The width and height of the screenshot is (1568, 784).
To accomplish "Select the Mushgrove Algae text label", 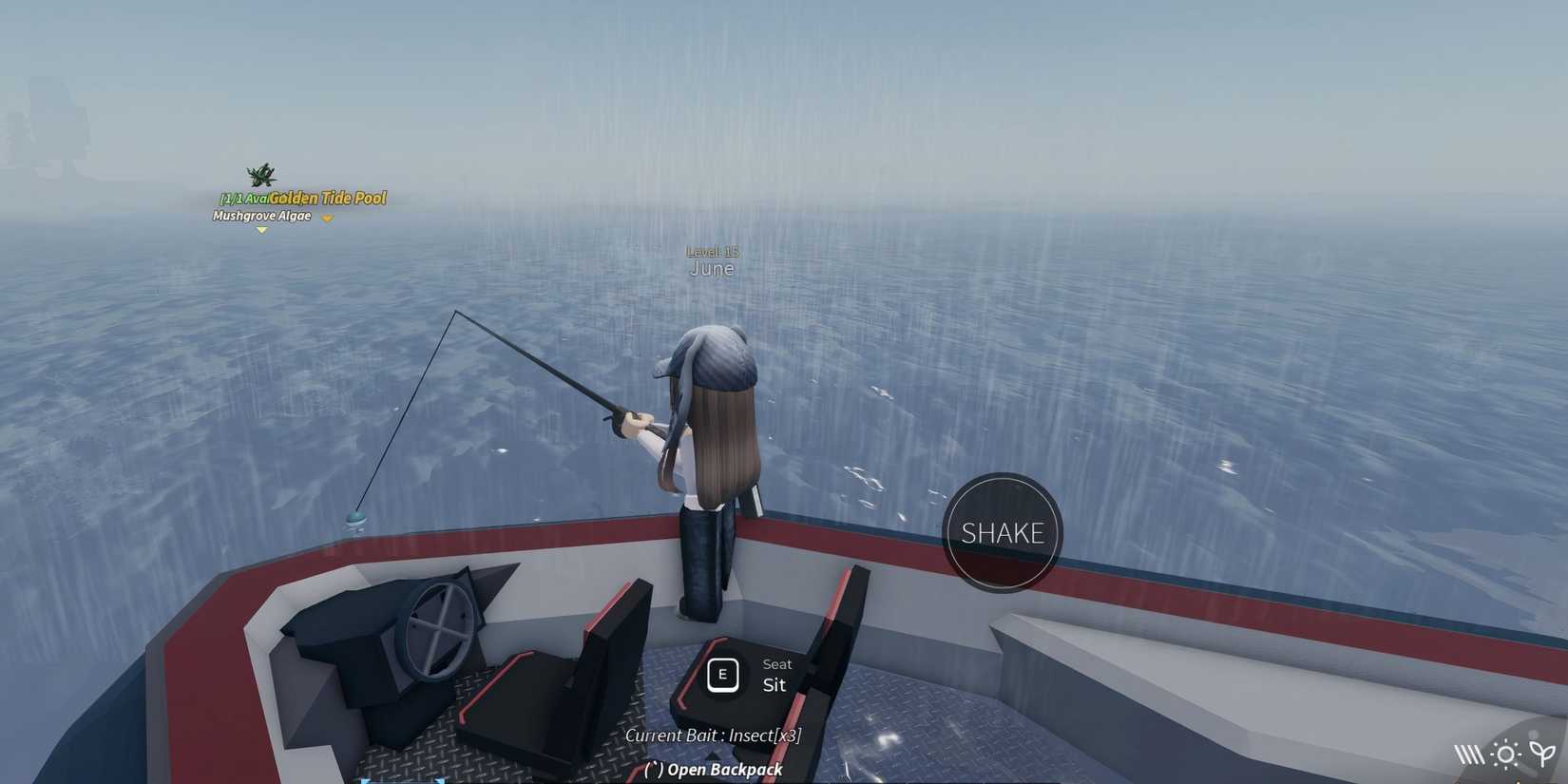I will [x=260, y=216].
